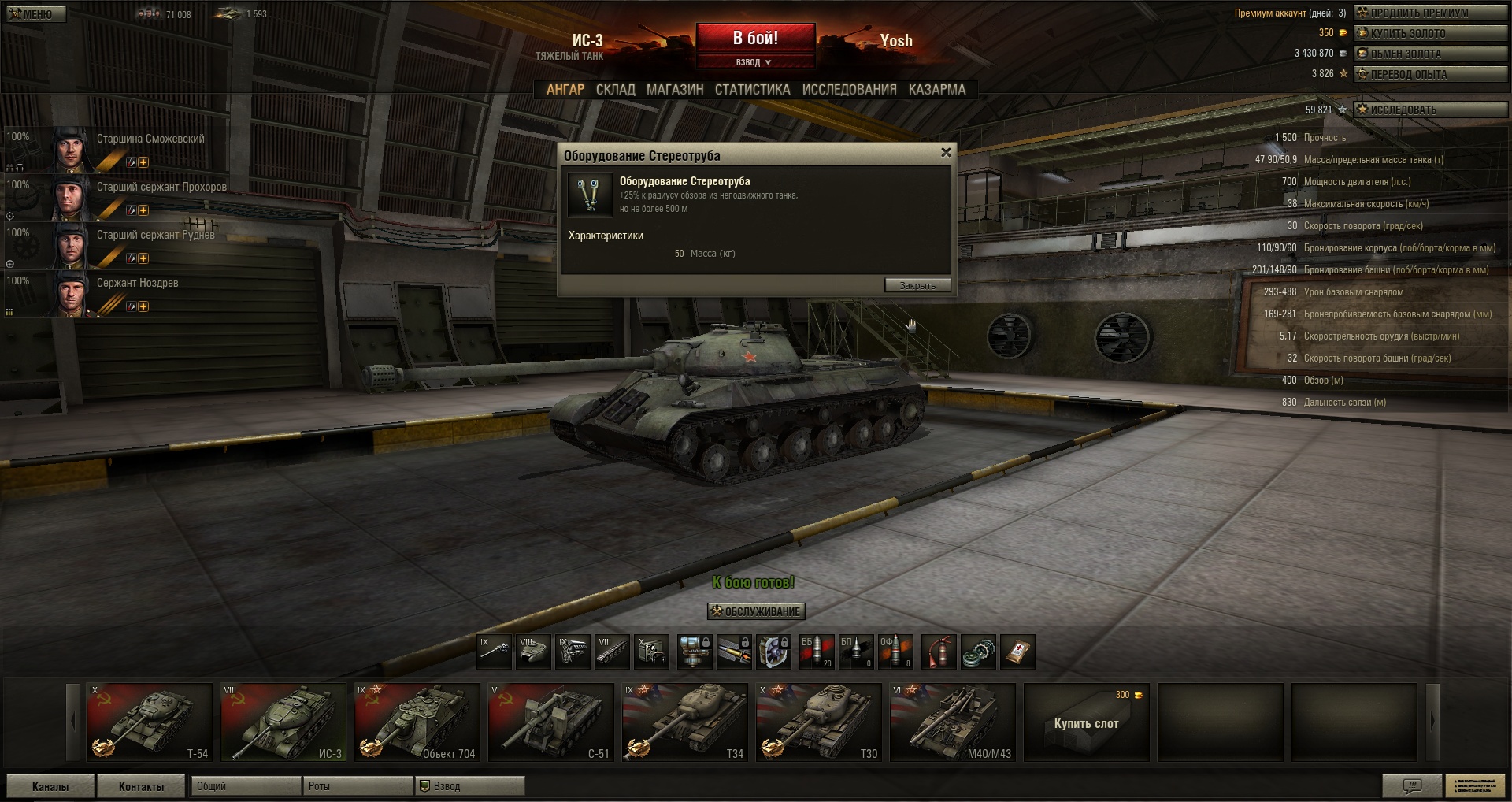The width and height of the screenshot is (1512, 802).
Task: Go to the Исследования tab
Action: (849, 90)
